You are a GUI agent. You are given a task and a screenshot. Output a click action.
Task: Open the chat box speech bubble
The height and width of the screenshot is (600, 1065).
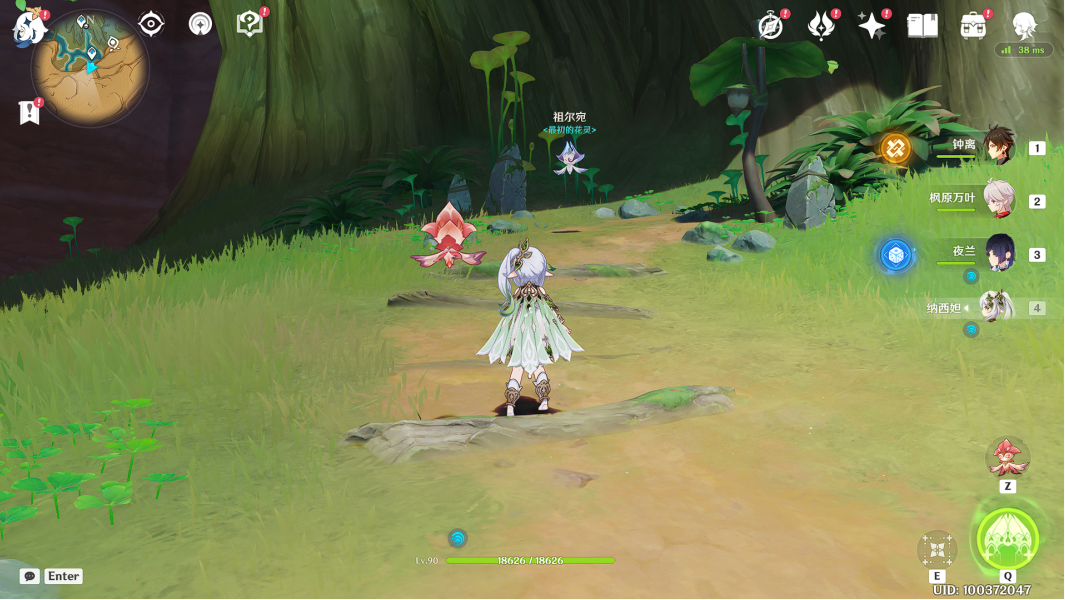[30, 576]
